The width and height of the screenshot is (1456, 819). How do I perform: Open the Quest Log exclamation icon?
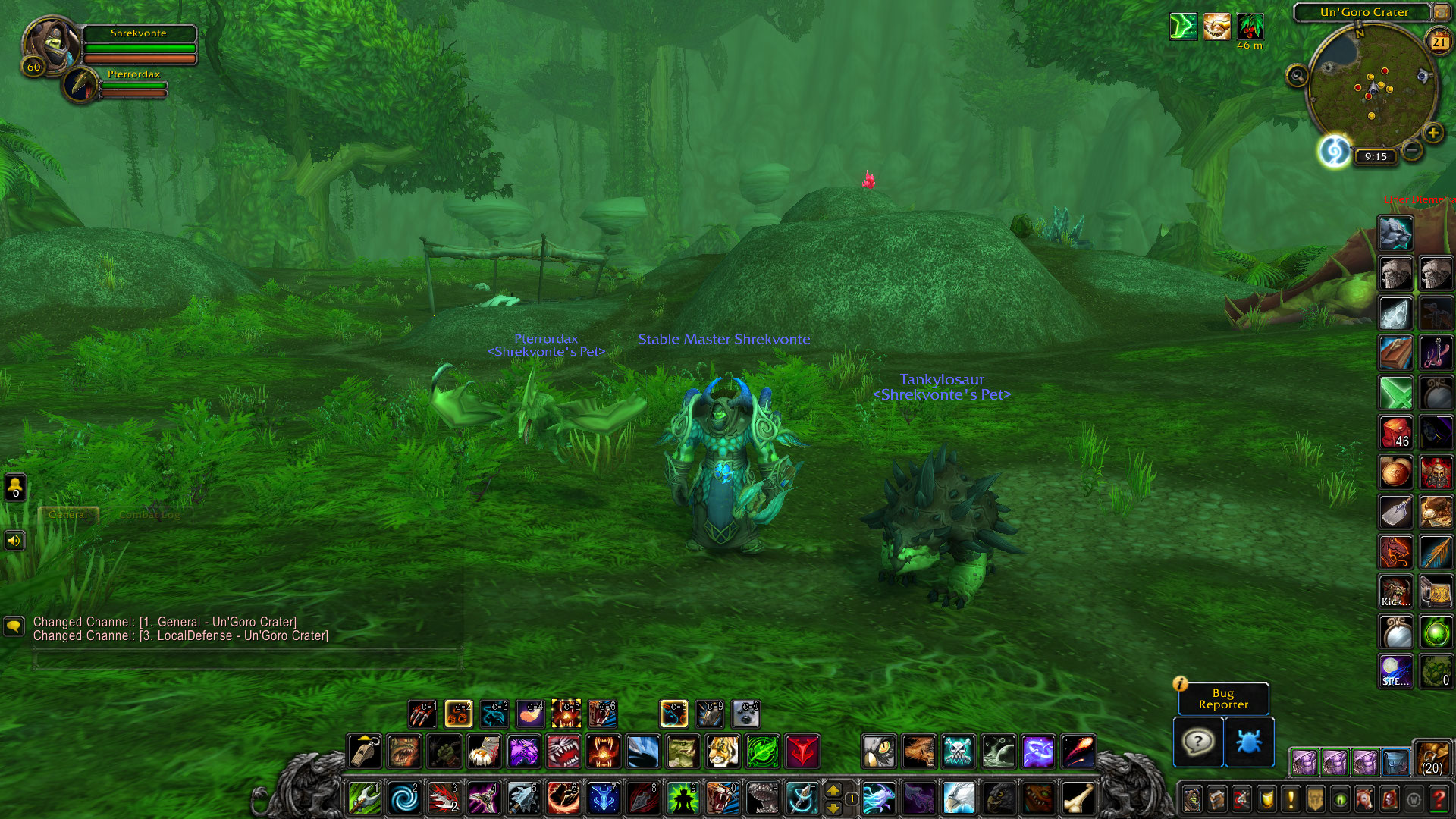1291,799
